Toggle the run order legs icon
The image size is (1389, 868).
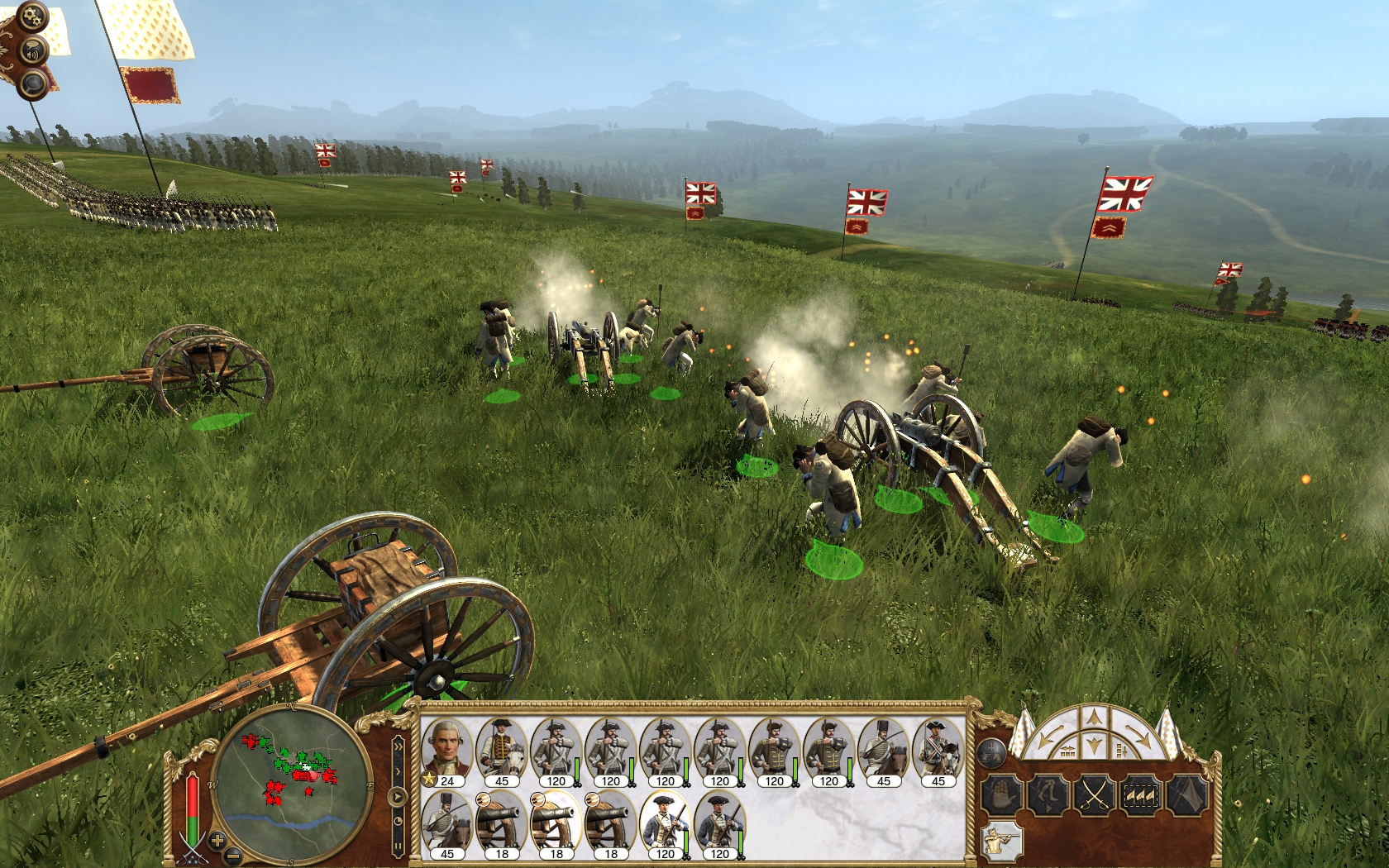pyautogui.click(x=1048, y=795)
